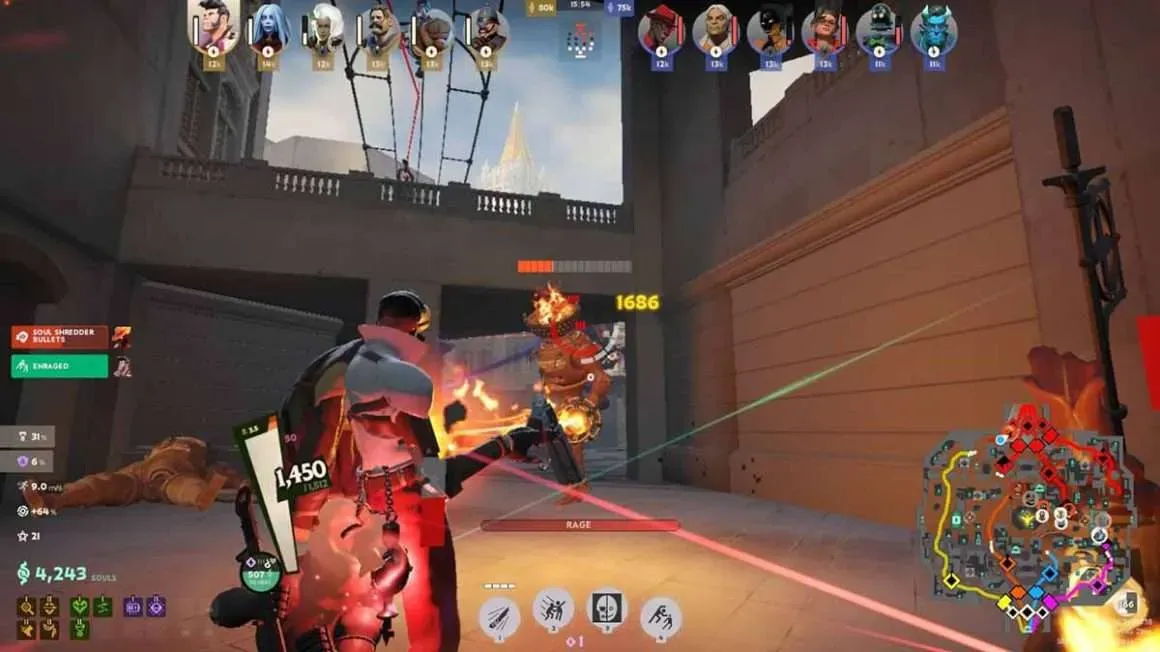
Task: Choose the mustached ally hero portrait
Action: tap(378, 30)
